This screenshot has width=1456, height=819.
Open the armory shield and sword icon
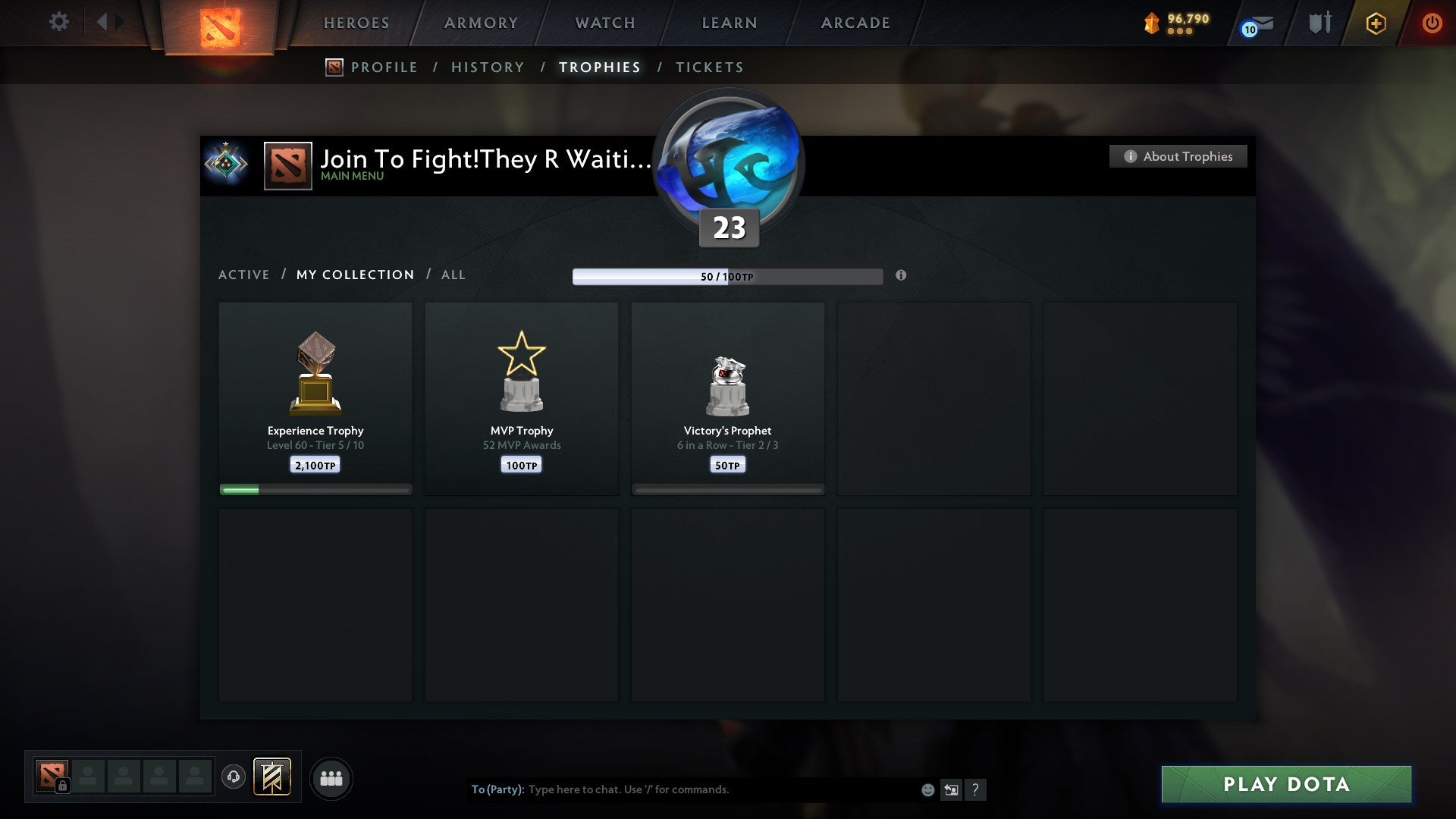click(x=1319, y=23)
